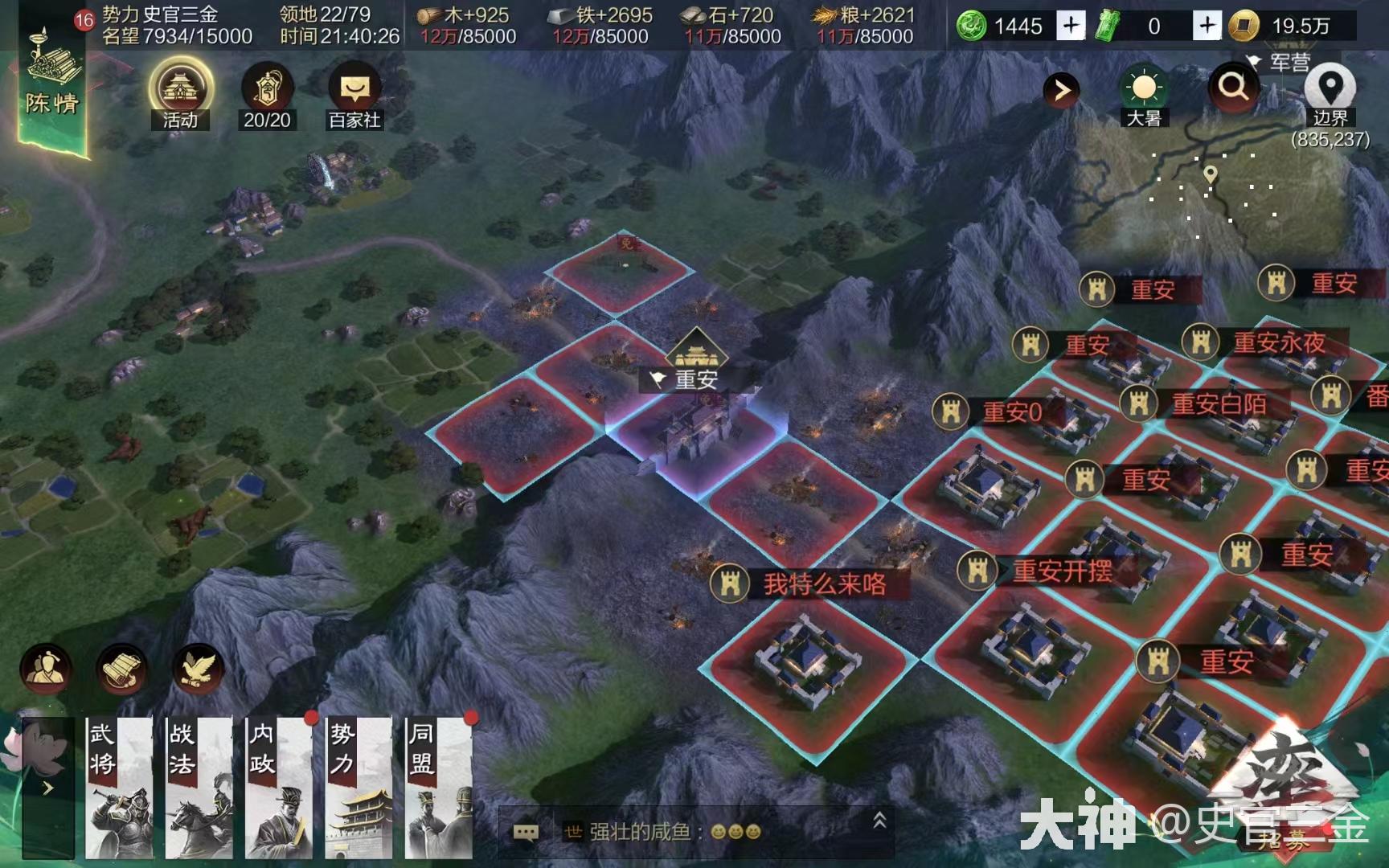Viewport: 1389px width, 868px height.
Task: Open the 战法 tactics card
Action: pos(199,788)
